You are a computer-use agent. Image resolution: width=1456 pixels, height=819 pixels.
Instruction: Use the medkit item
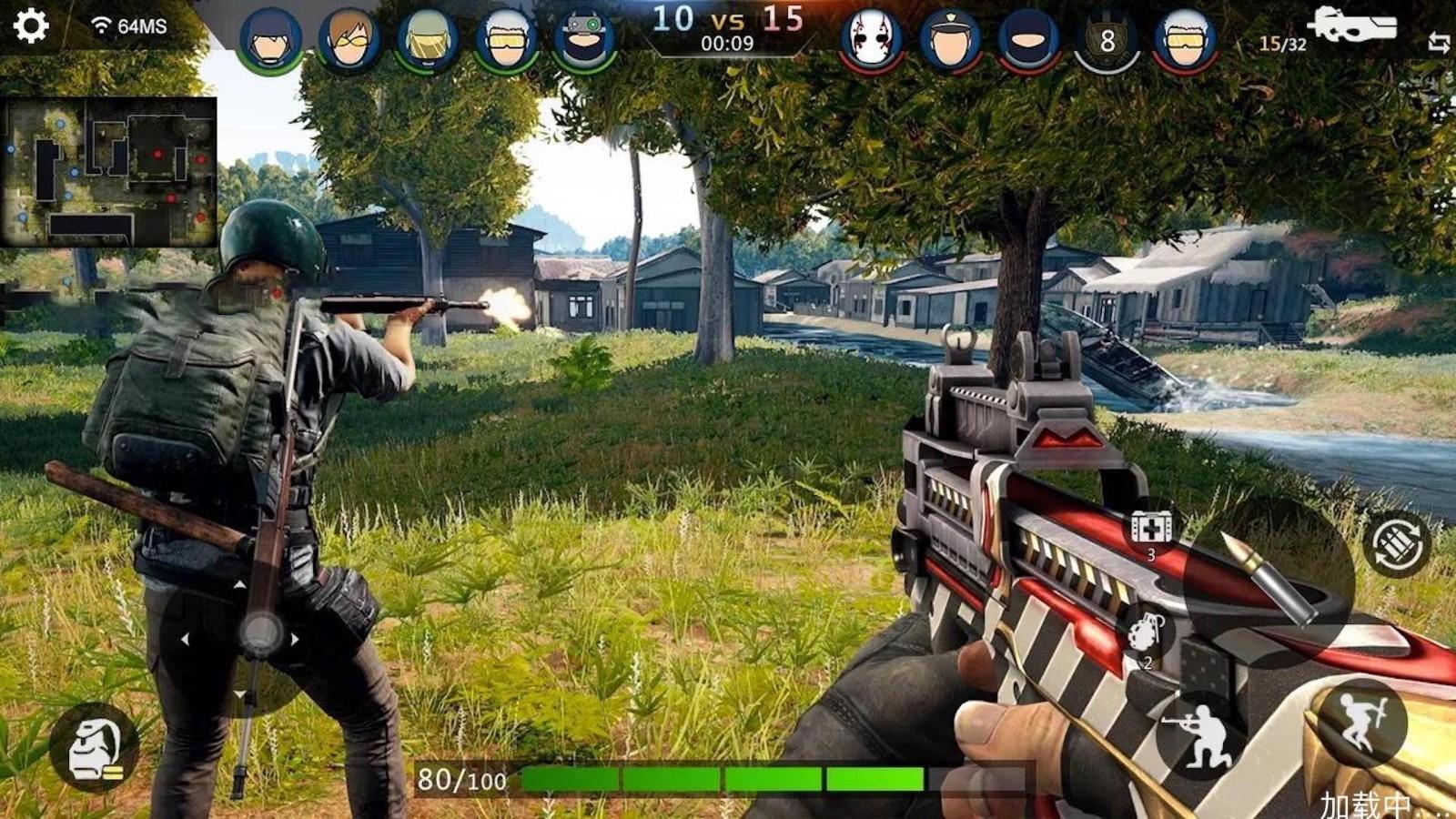1151,530
